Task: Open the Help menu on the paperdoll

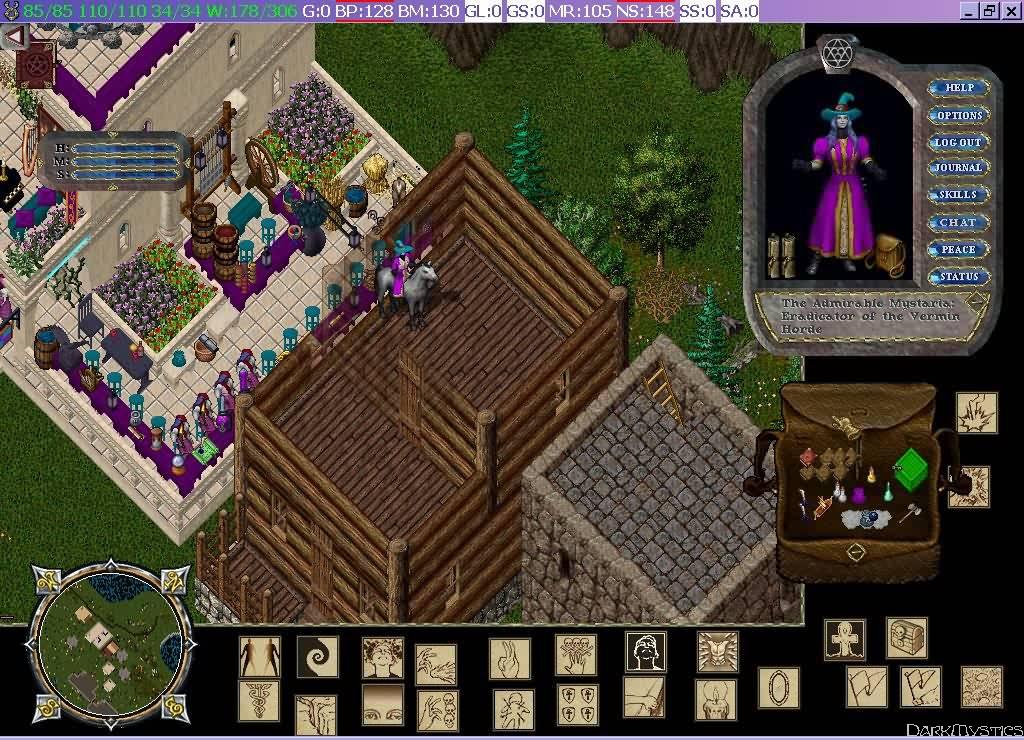Action: tap(959, 88)
